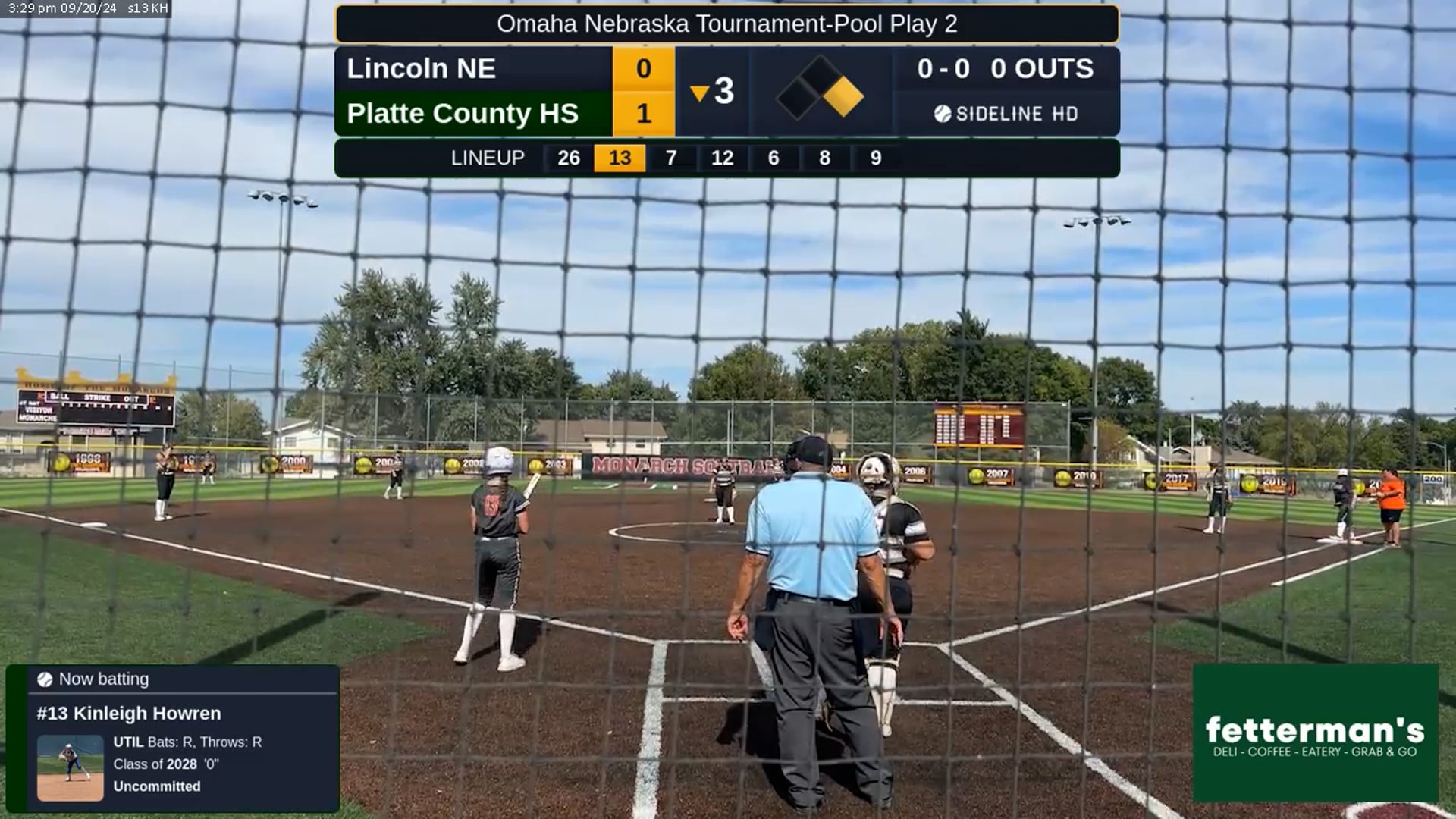The height and width of the screenshot is (819, 1456).
Task: Choose lineup number 9
Action: (876, 158)
